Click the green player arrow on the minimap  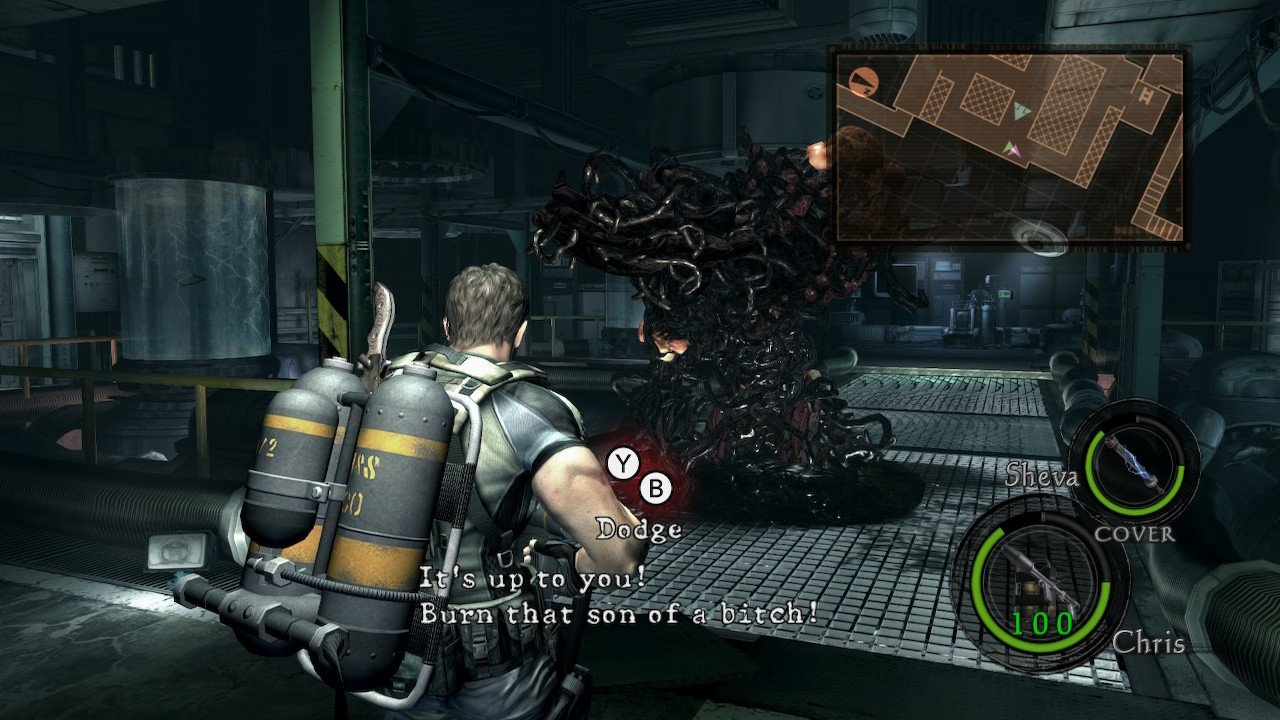tap(1009, 147)
